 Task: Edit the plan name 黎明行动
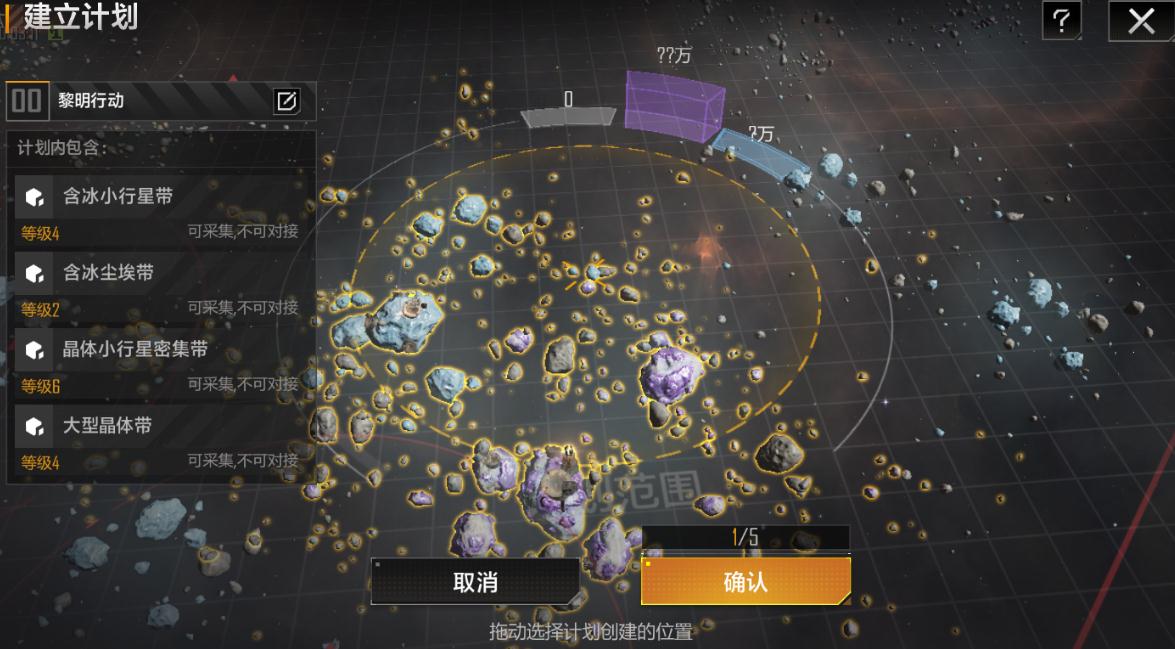tap(287, 101)
